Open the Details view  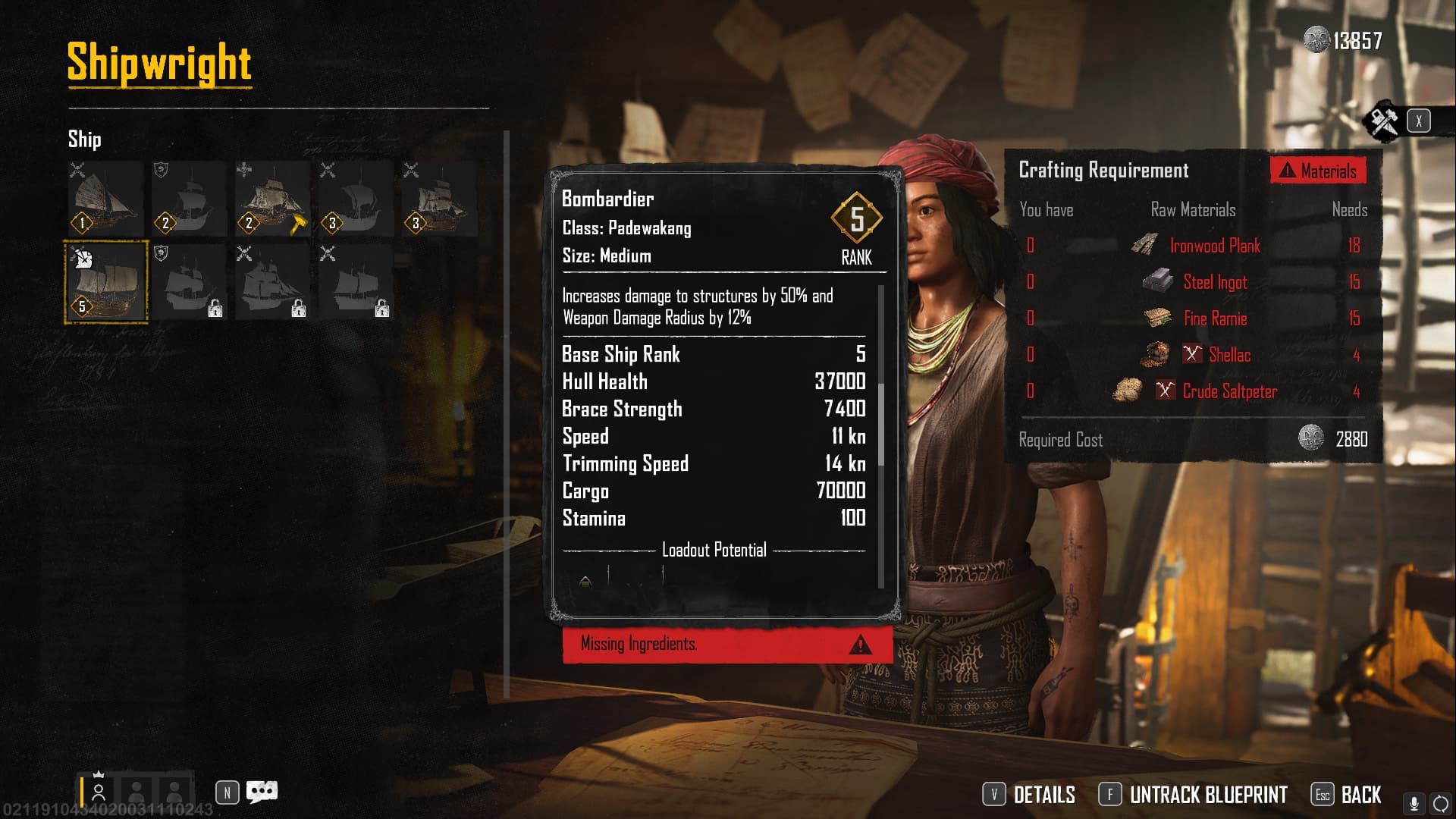[x=1030, y=795]
